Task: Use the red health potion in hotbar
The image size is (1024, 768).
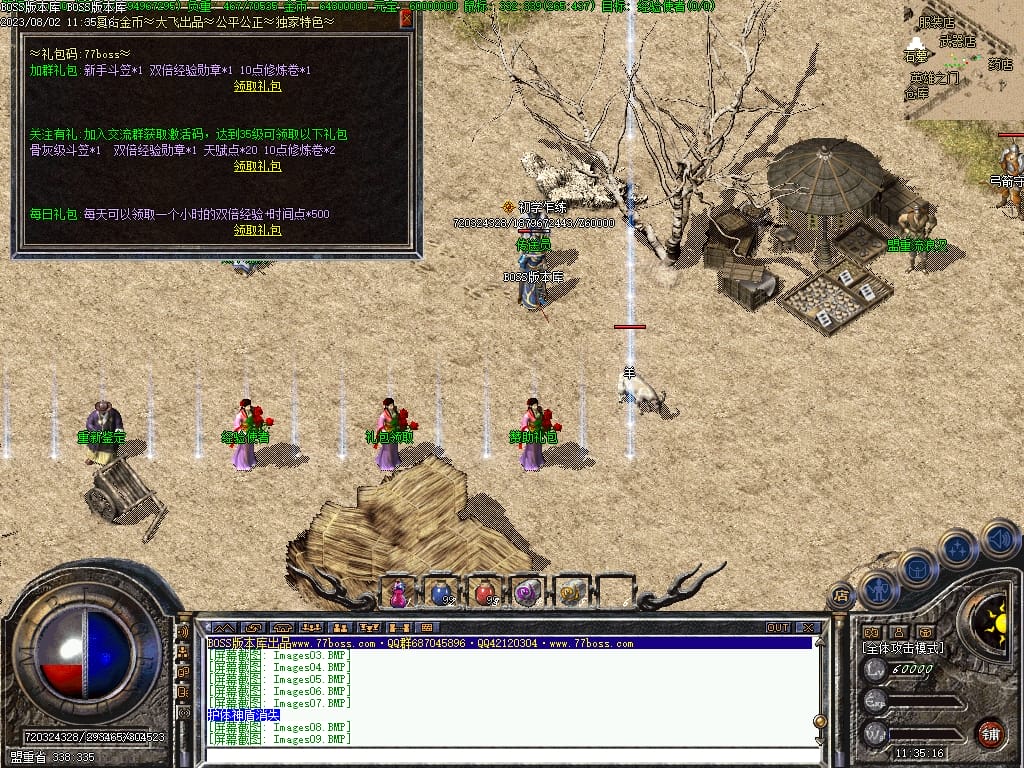Action: point(484,593)
